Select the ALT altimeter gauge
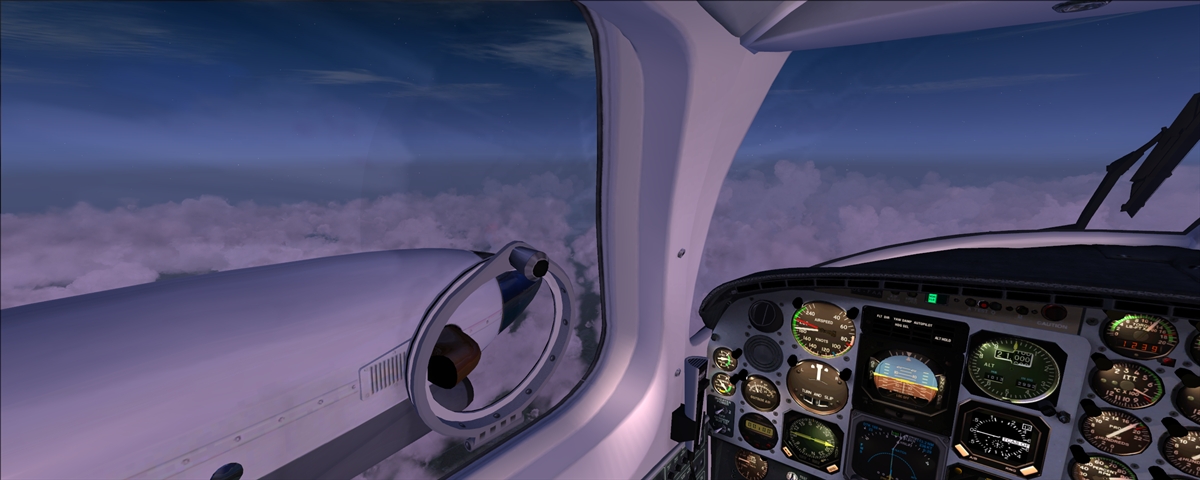The image size is (1200, 480). point(1012,366)
